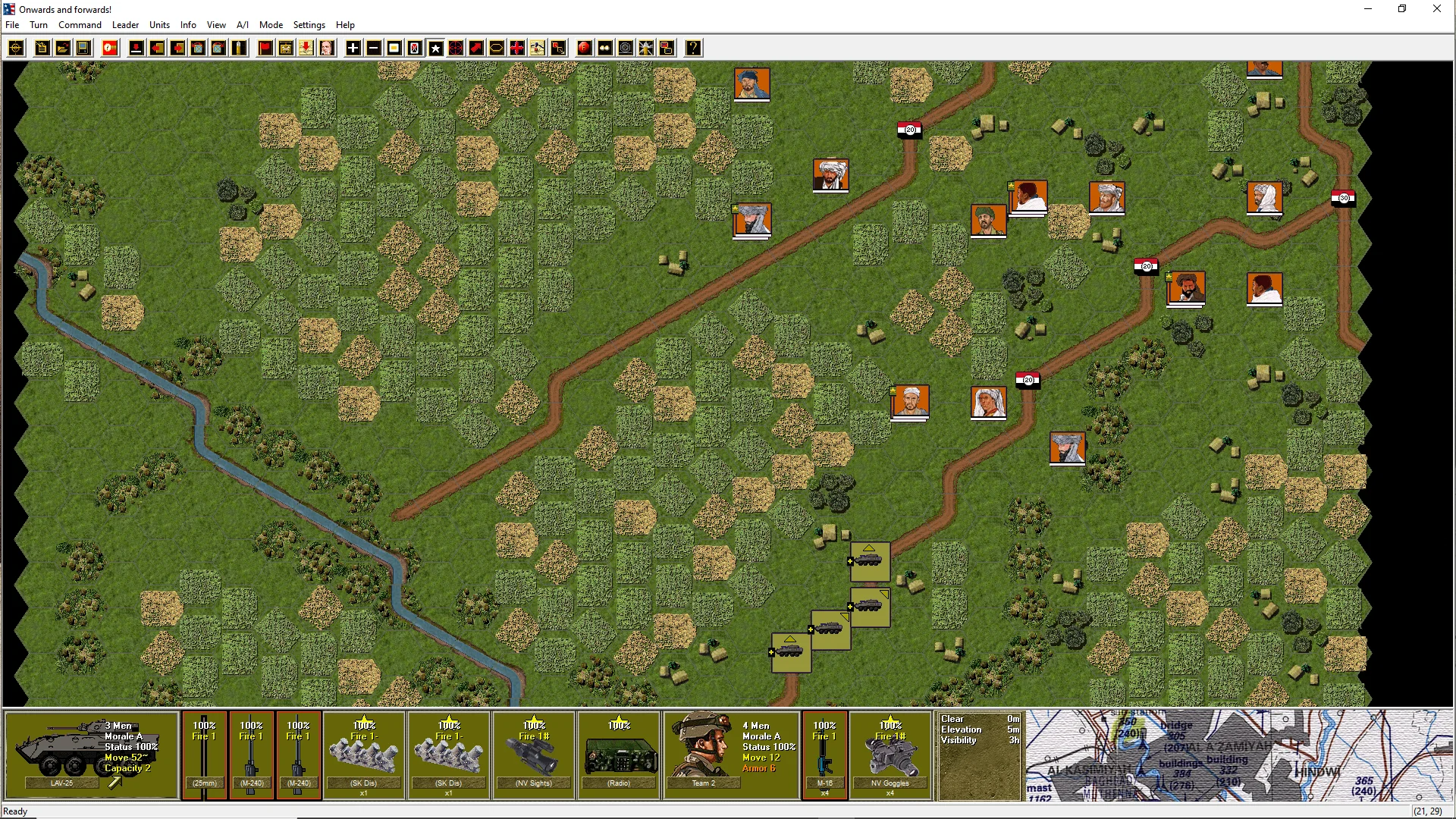
Task: Select the 25mm weapon card
Action: click(204, 755)
